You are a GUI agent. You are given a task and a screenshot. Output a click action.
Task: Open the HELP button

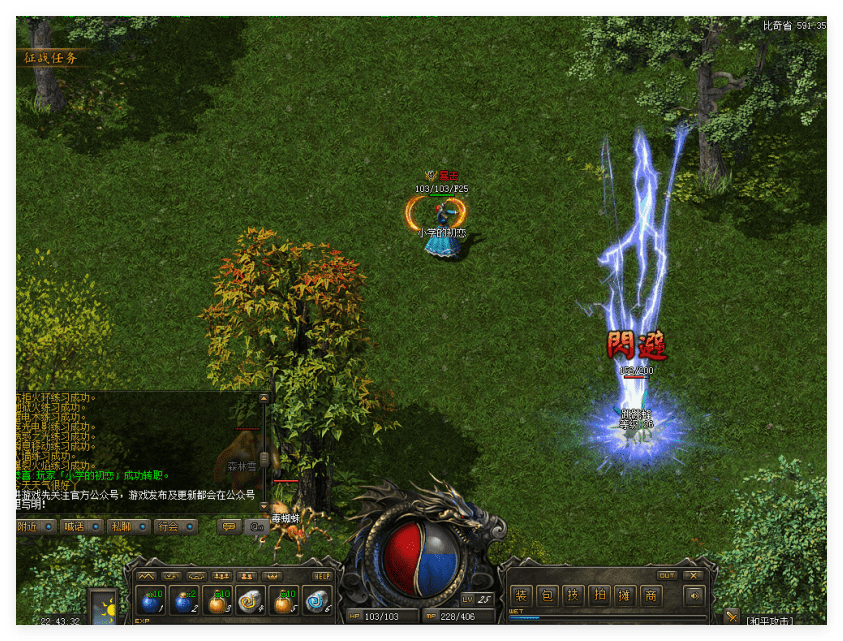[x=322, y=576]
